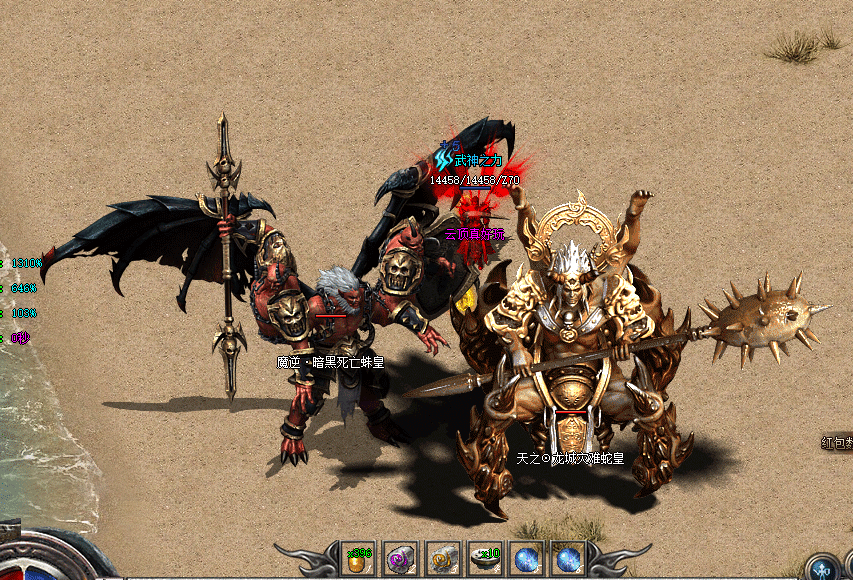Select the orange swirl scroll in the hotbar
The height and width of the screenshot is (580, 853).
tap(443, 560)
